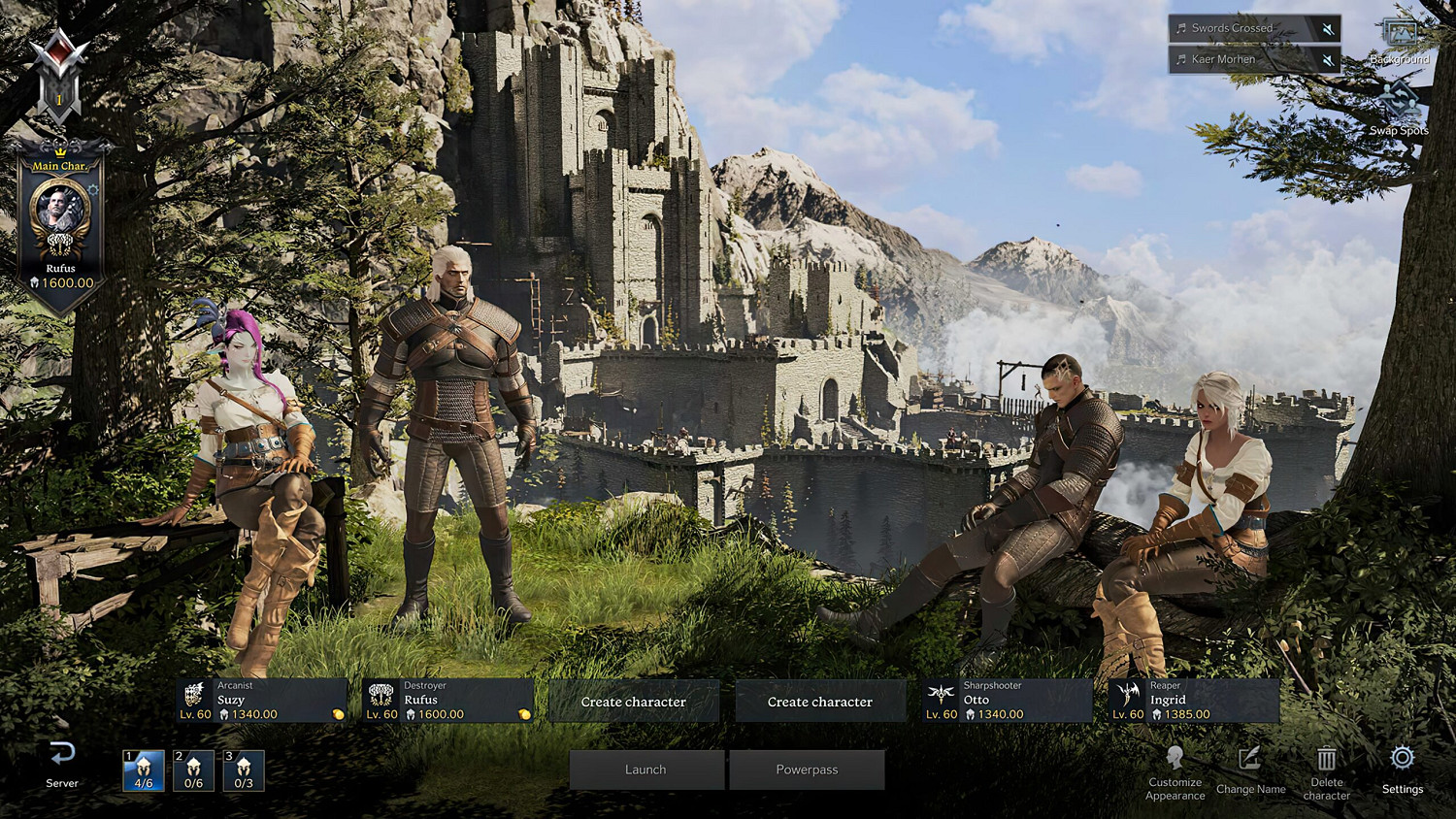The width and height of the screenshot is (1456, 819).
Task: Switch to roster page showing 4/6
Action: [144, 770]
